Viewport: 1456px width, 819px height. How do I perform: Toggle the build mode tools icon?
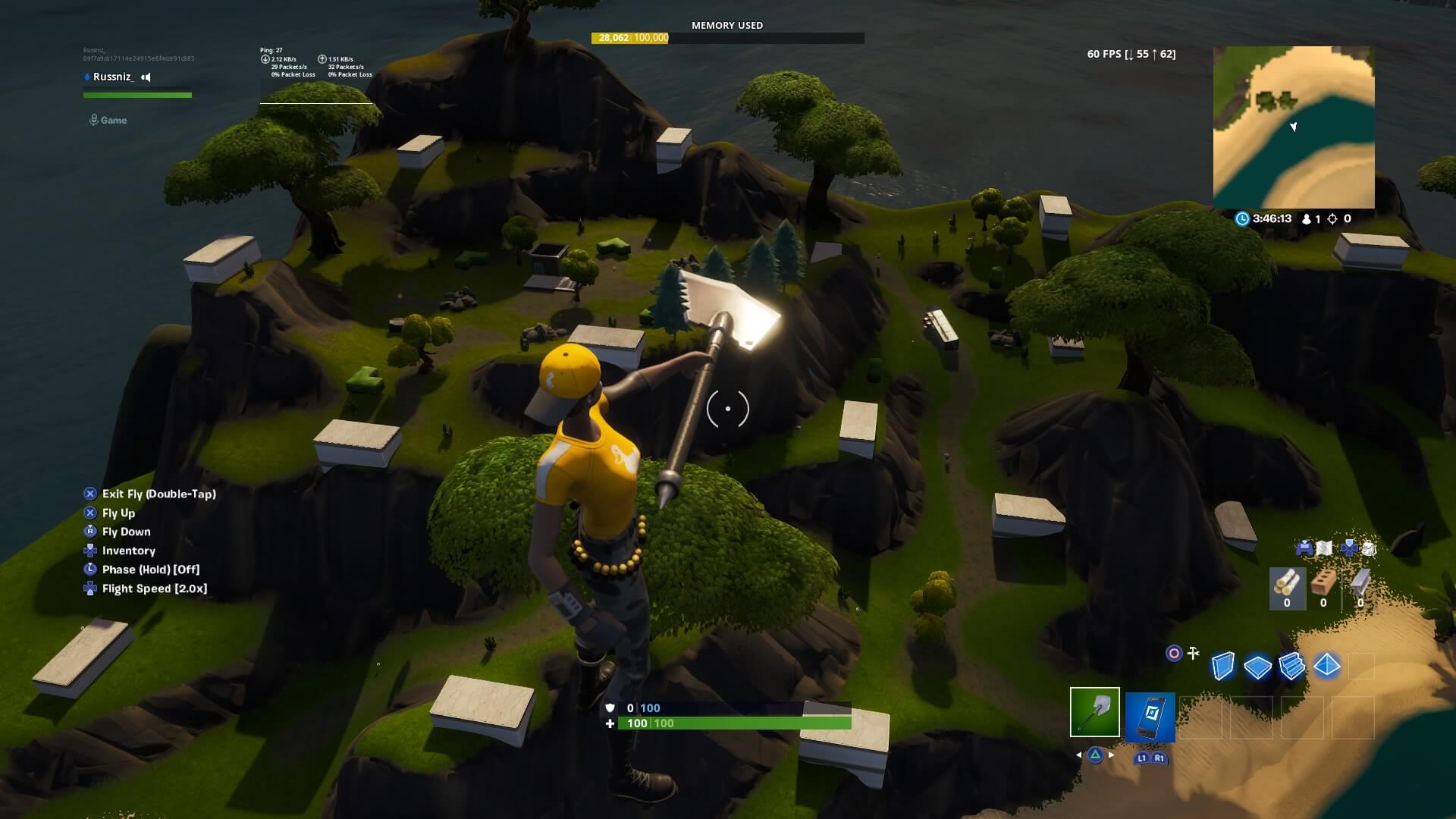[x=1194, y=653]
